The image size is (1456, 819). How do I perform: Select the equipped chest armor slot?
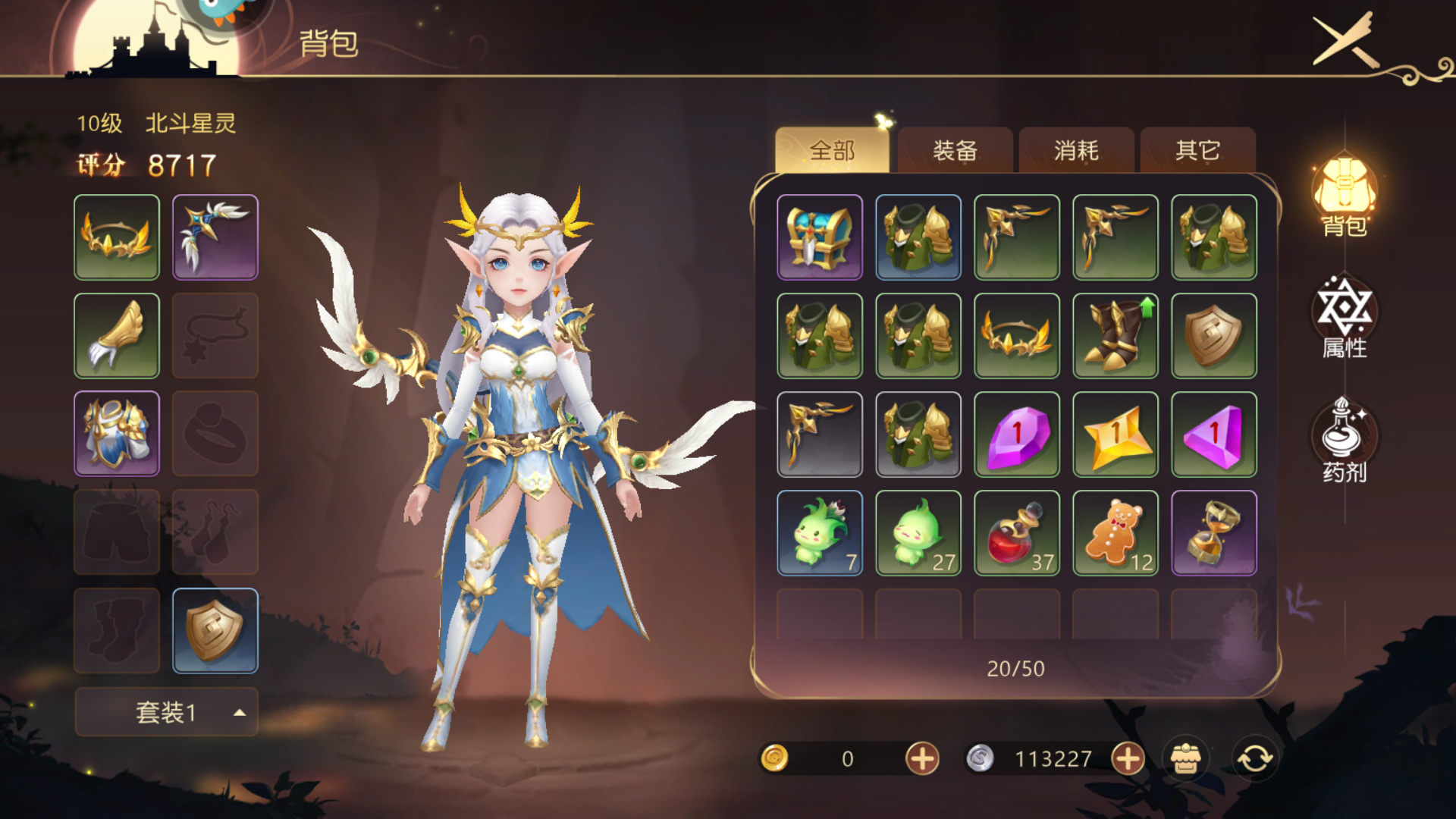(117, 434)
